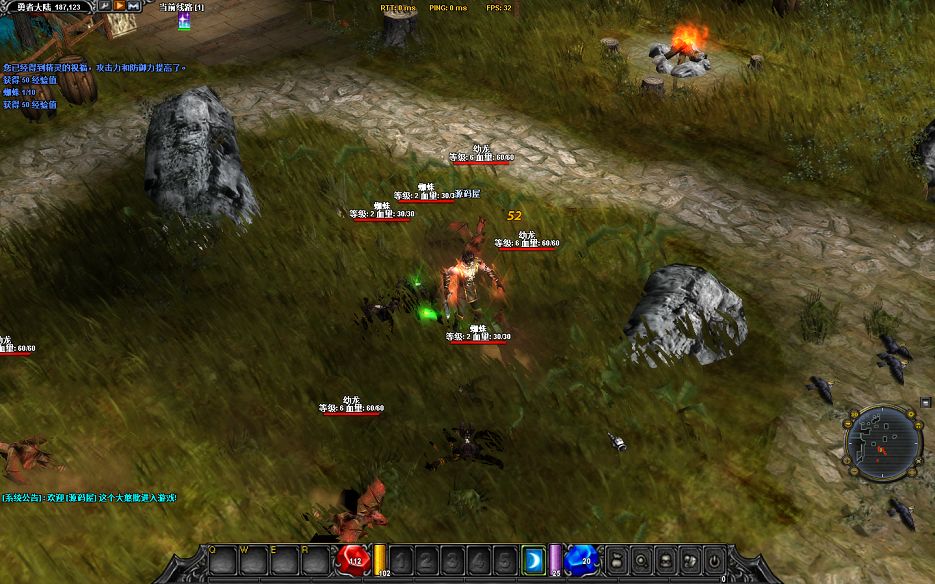
Task: Click the power button in the bottom bar
Action: [714, 560]
